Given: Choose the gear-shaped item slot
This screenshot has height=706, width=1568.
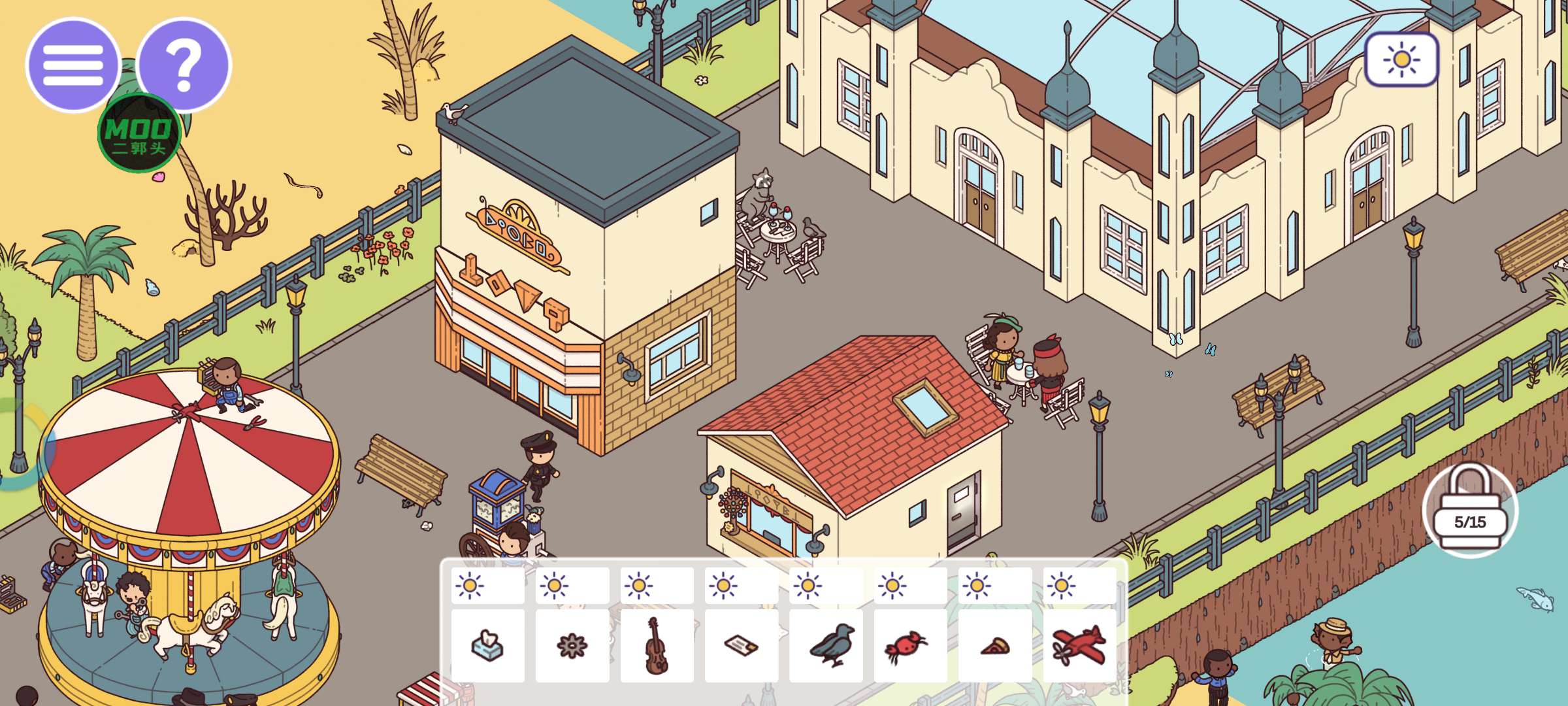Looking at the screenshot, I should (x=572, y=646).
